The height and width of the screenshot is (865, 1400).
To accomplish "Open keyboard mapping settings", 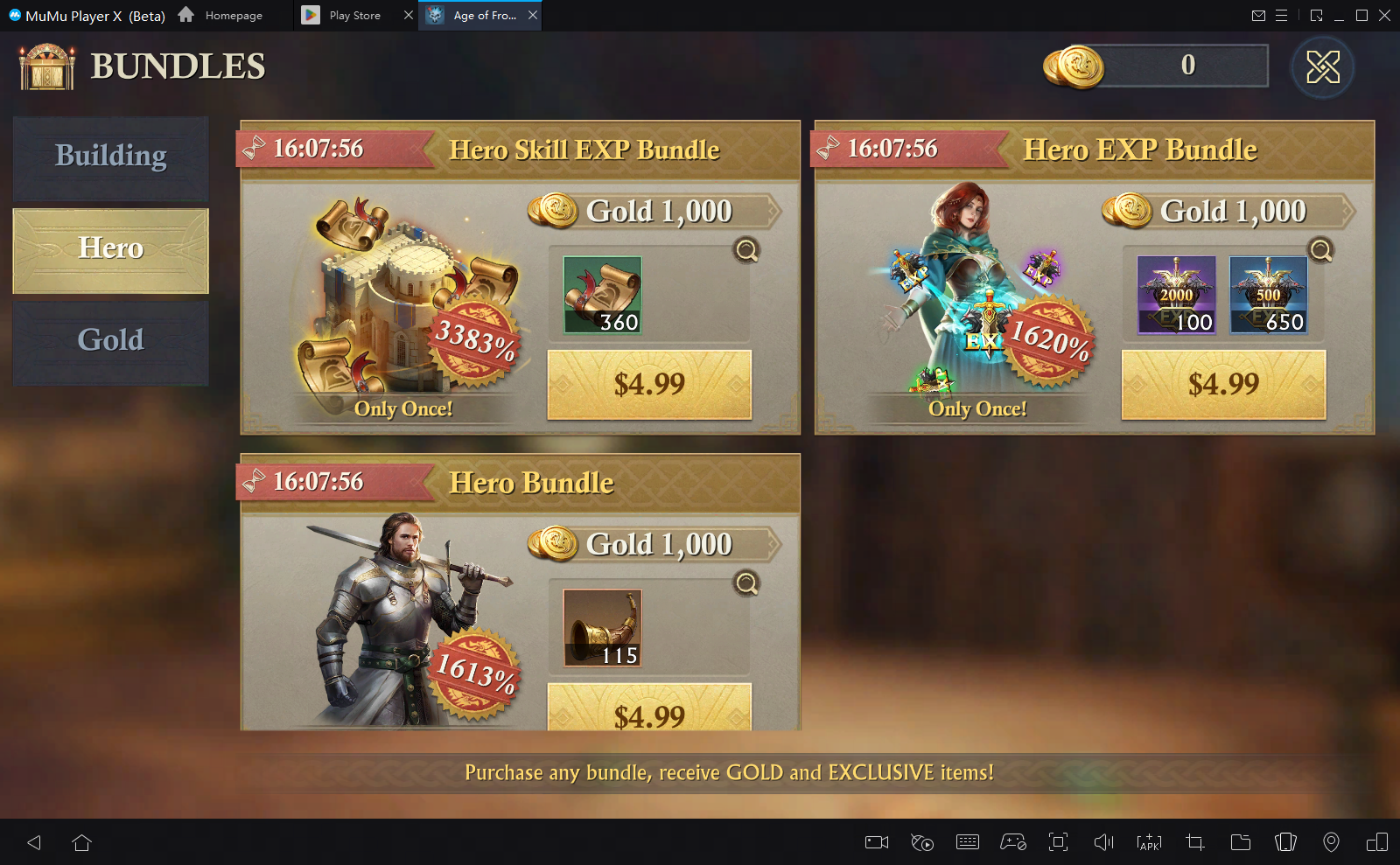I will click(968, 842).
